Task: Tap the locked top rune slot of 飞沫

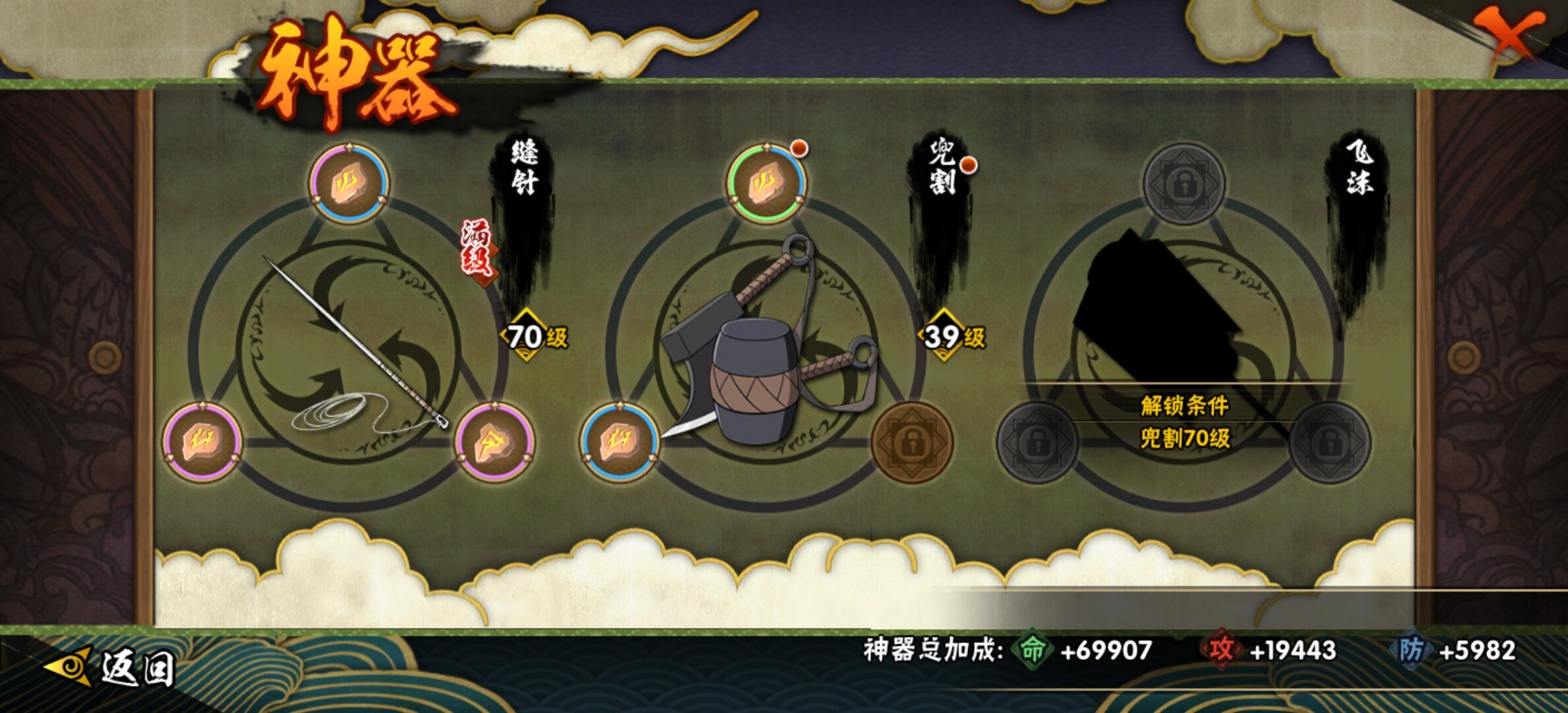Action: coord(1184,184)
